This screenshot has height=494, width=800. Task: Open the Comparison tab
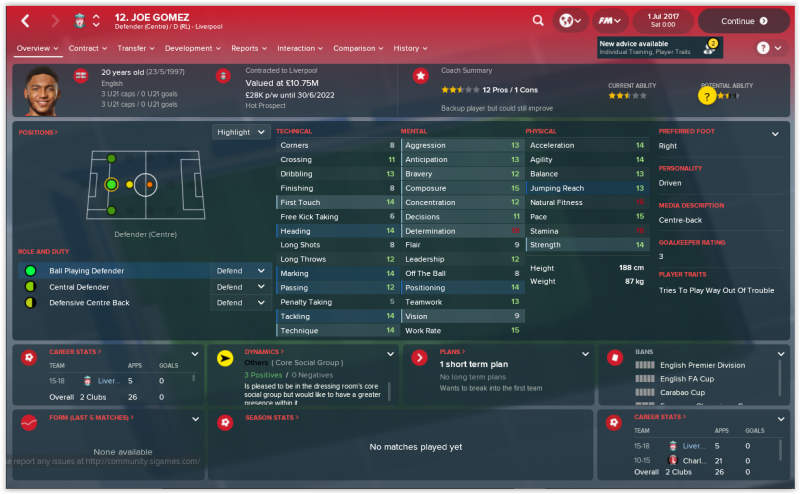click(x=357, y=48)
